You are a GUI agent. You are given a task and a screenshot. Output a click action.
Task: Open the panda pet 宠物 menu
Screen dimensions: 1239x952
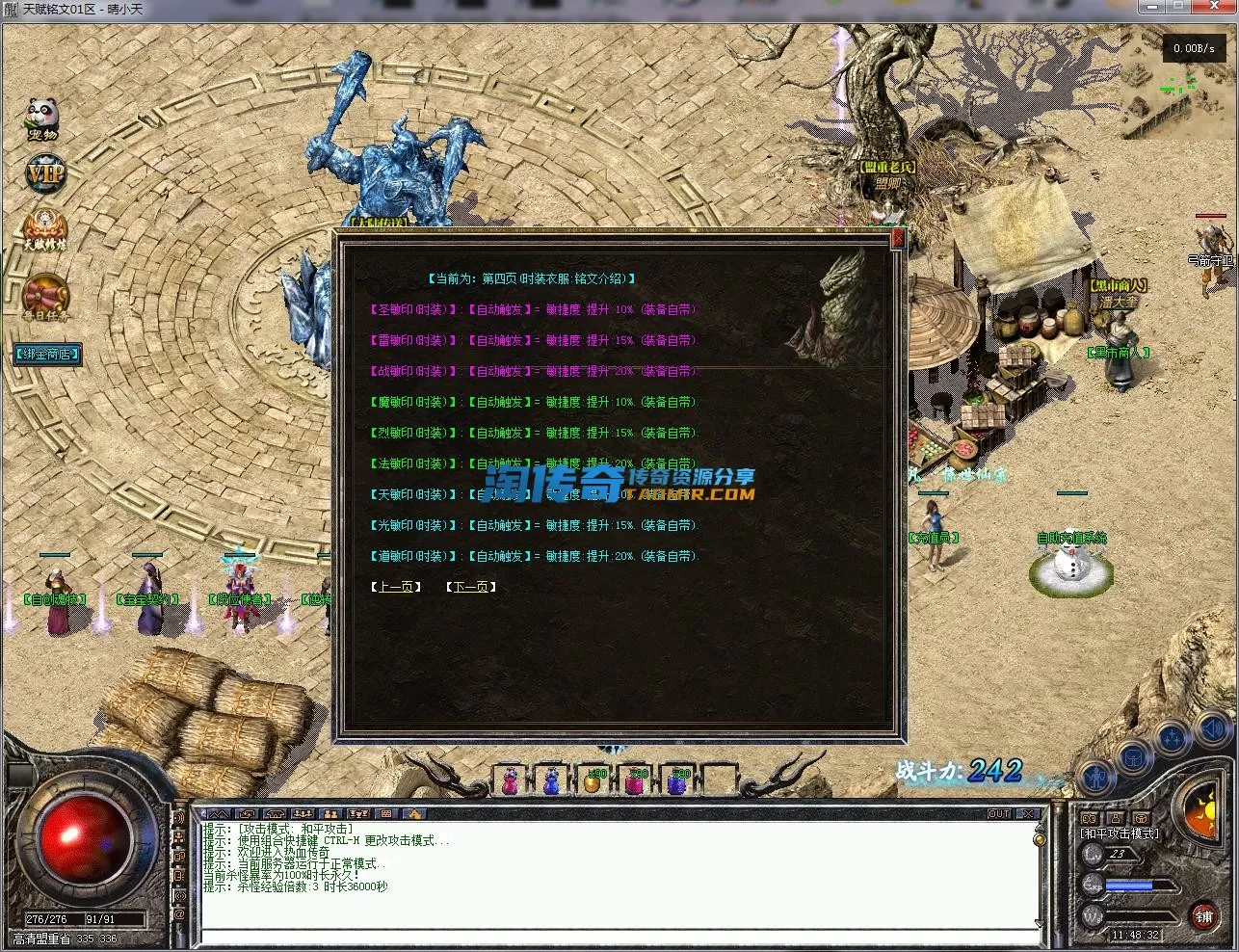(42, 118)
